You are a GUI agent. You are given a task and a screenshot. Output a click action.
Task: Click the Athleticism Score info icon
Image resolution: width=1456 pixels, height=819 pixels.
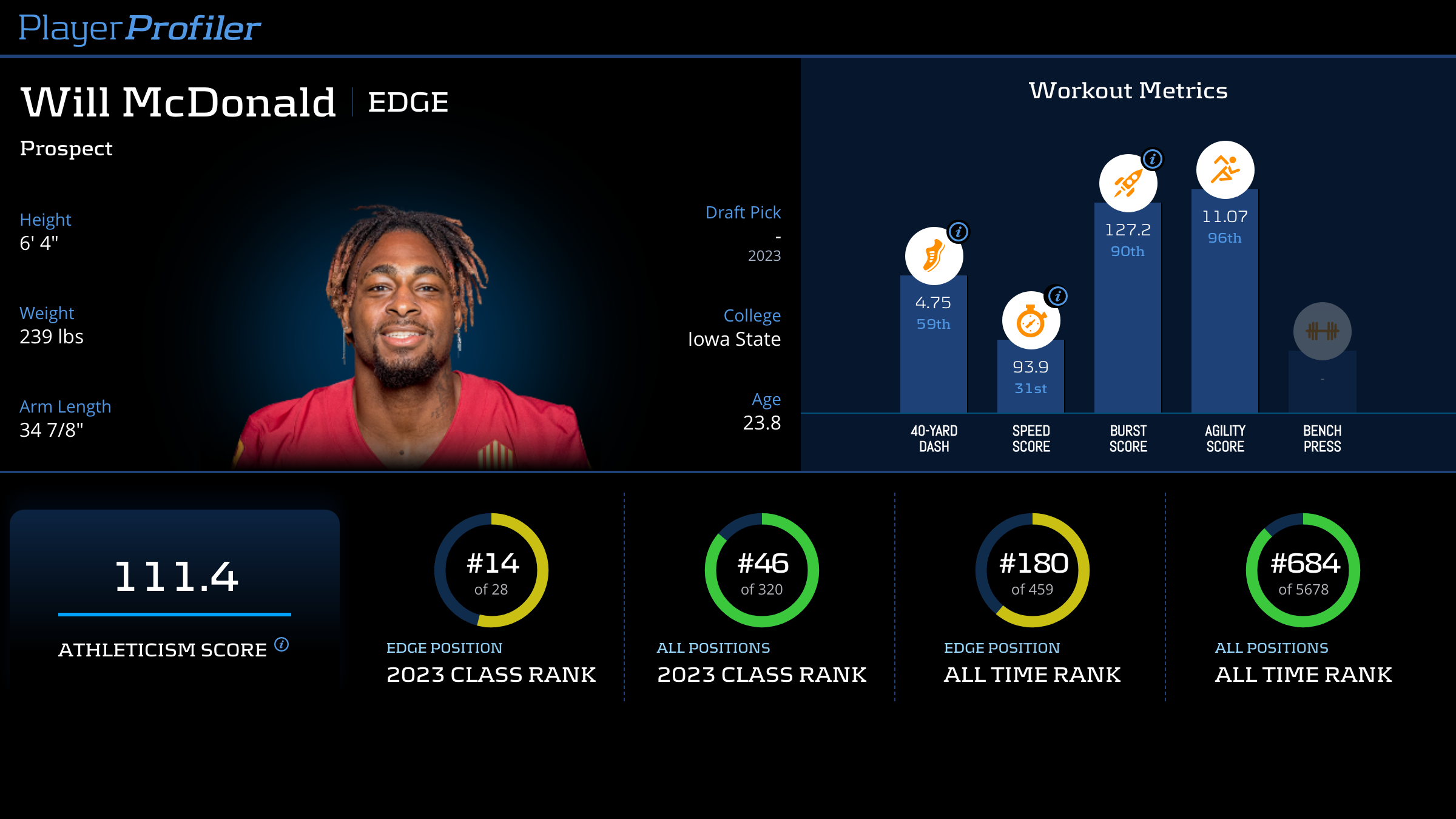point(281,644)
